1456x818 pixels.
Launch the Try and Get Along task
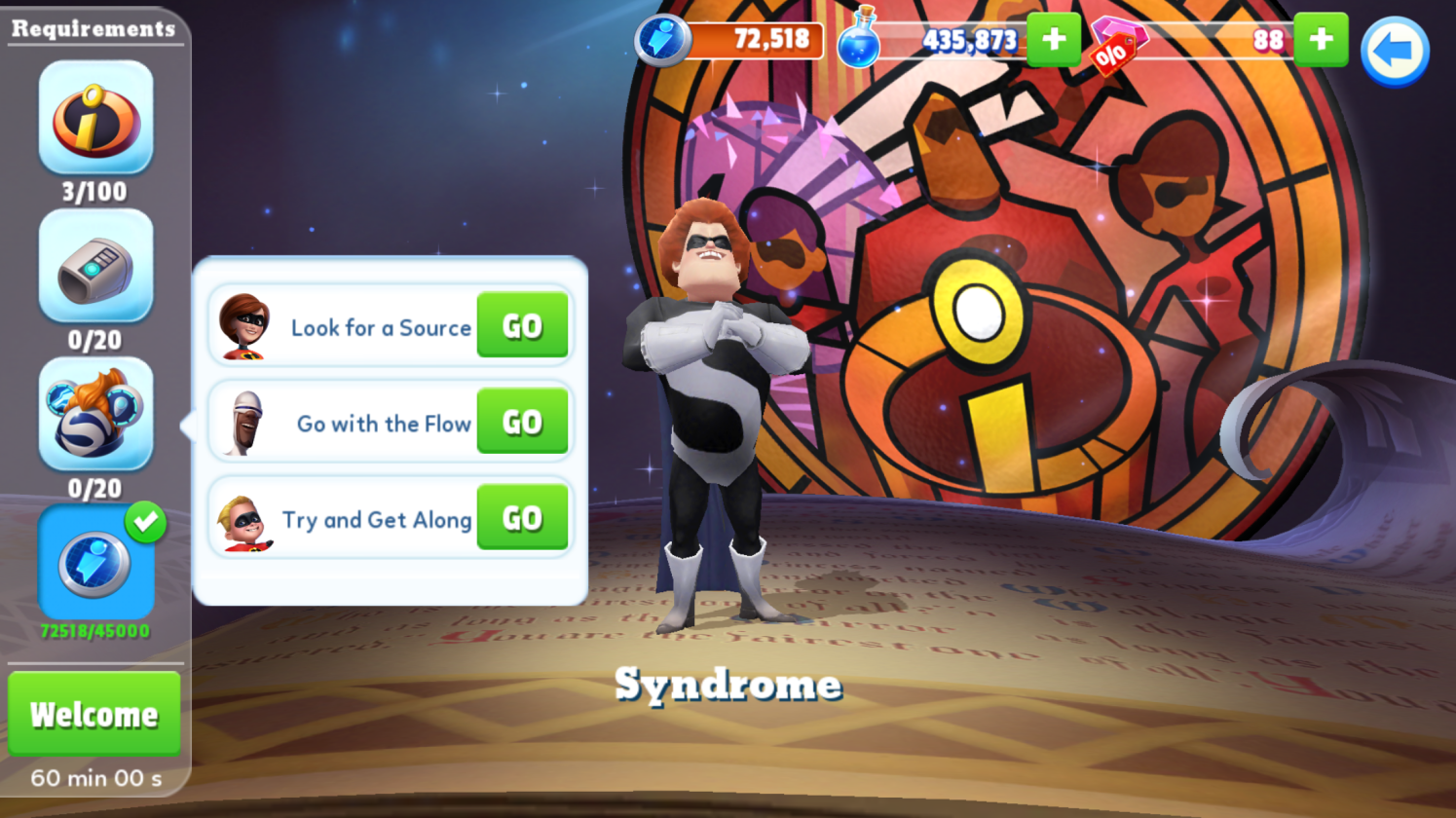coord(522,518)
